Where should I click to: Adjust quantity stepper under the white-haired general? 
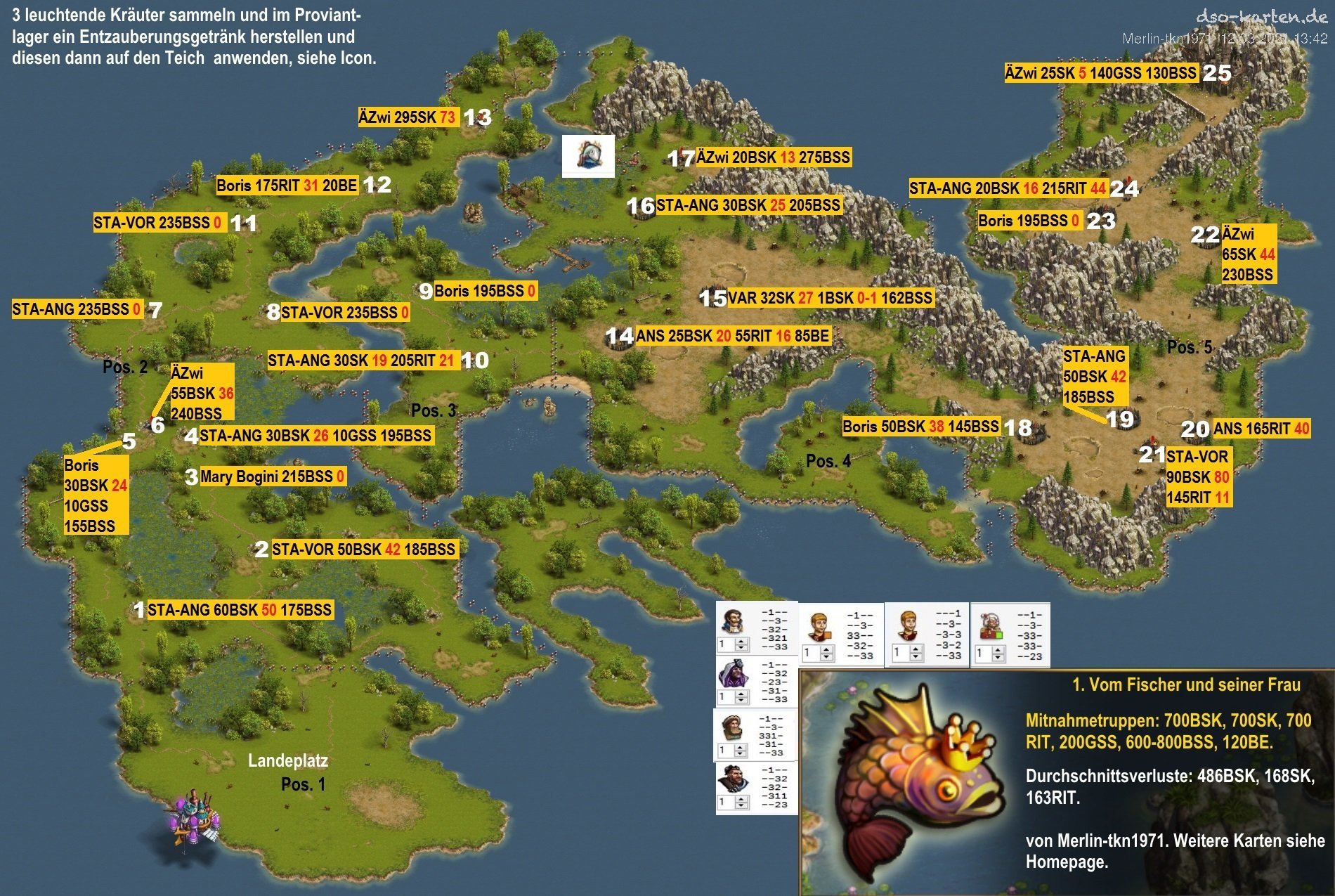pyautogui.click(x=998, y=654)
